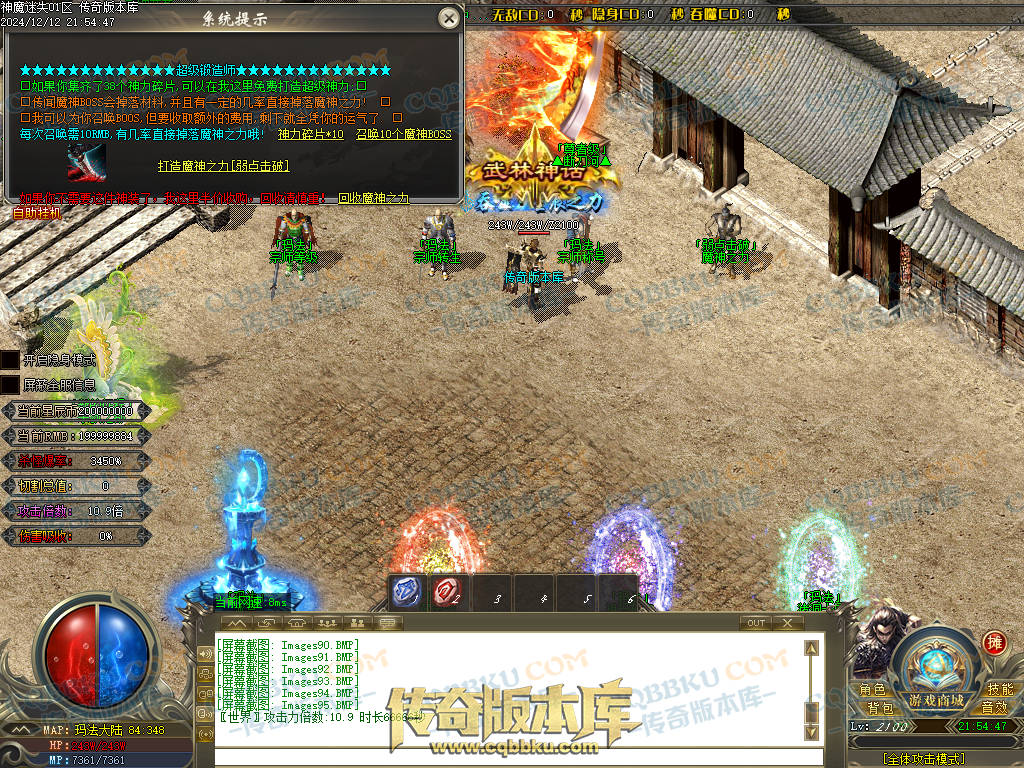This screenshot has width=1024, height=768.
Task: Close the chat window with X button
Action: coord(787,623)
